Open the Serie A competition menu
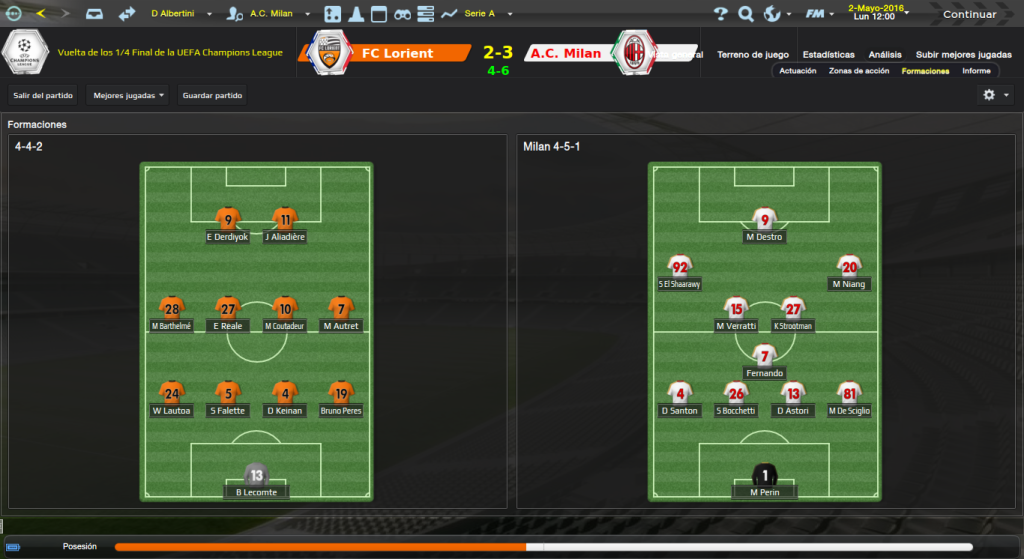The image size is (1024, 559). [486, 14]
